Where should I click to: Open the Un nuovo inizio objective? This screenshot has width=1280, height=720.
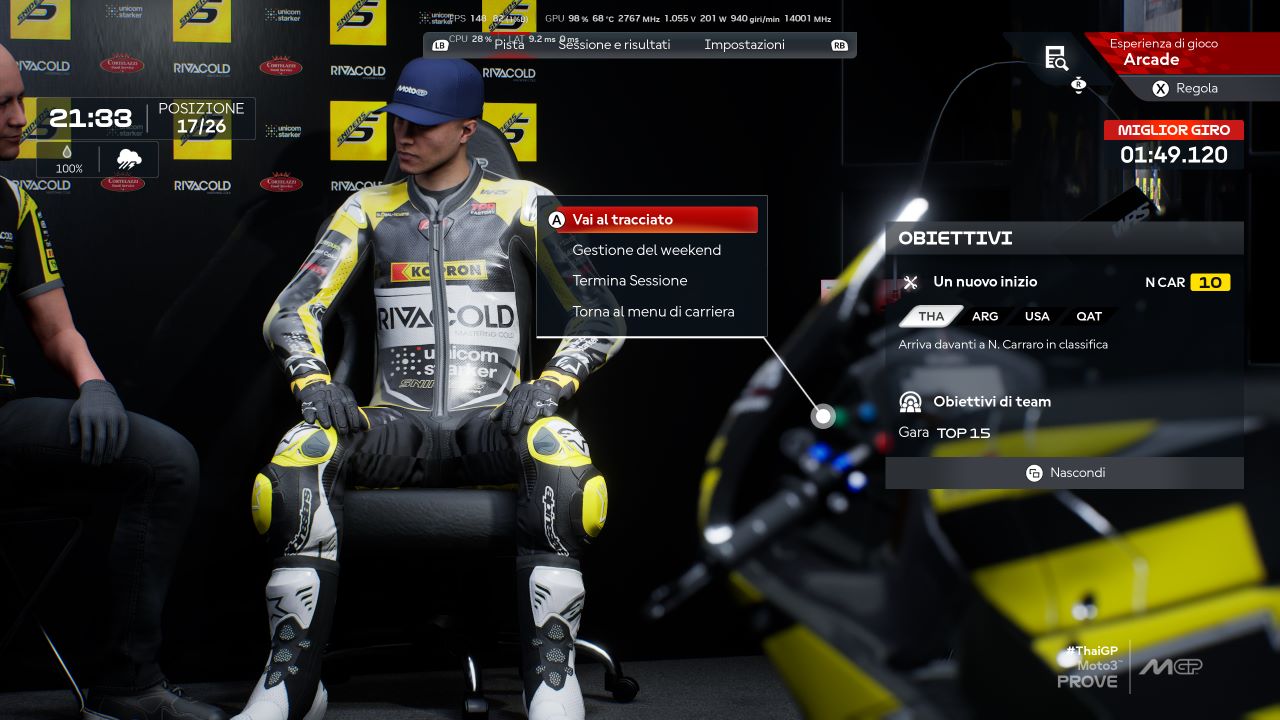(x=984, y=282)
